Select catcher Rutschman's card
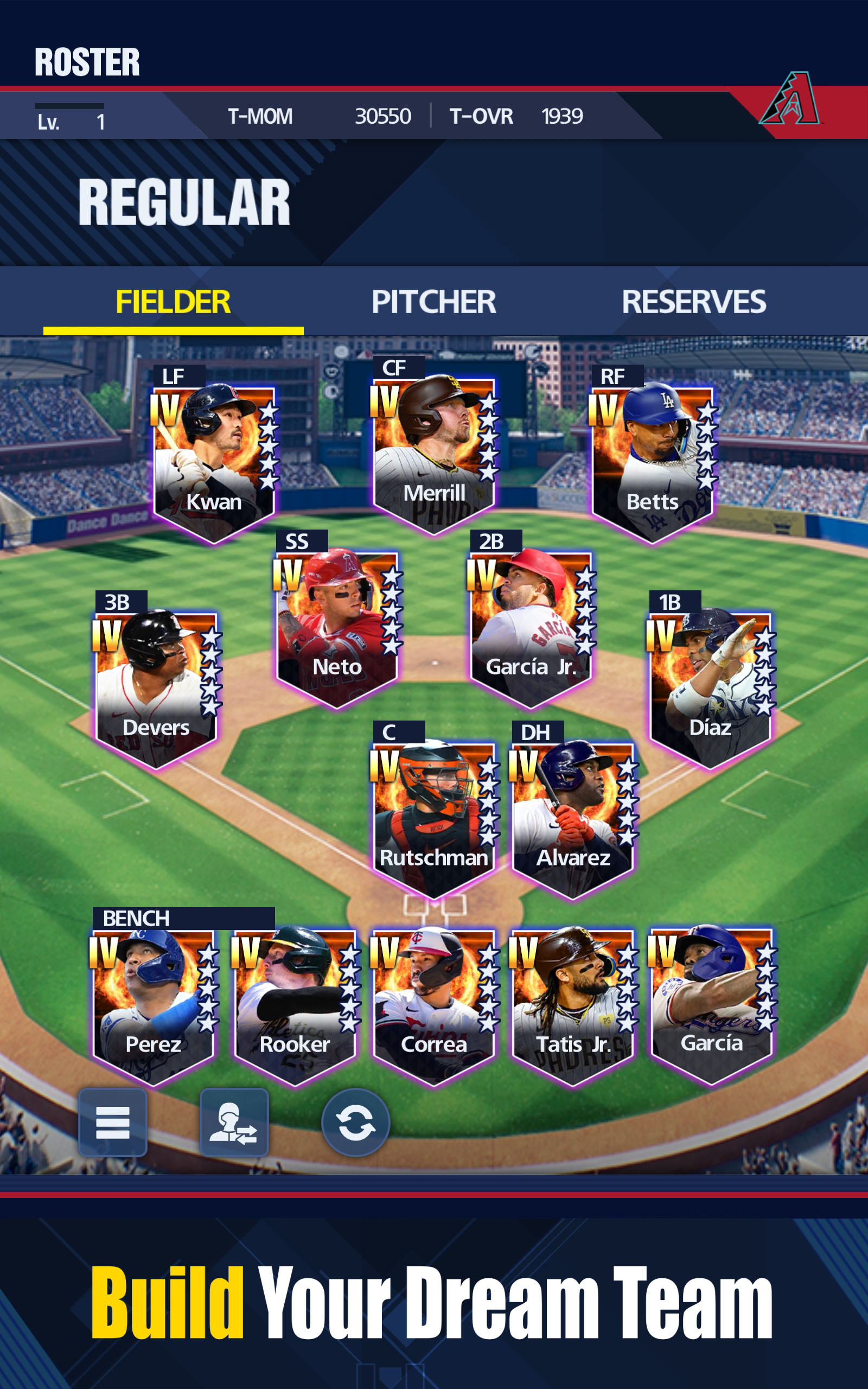The width and height of the screenshot is (868, 1389). coord(433,815)
